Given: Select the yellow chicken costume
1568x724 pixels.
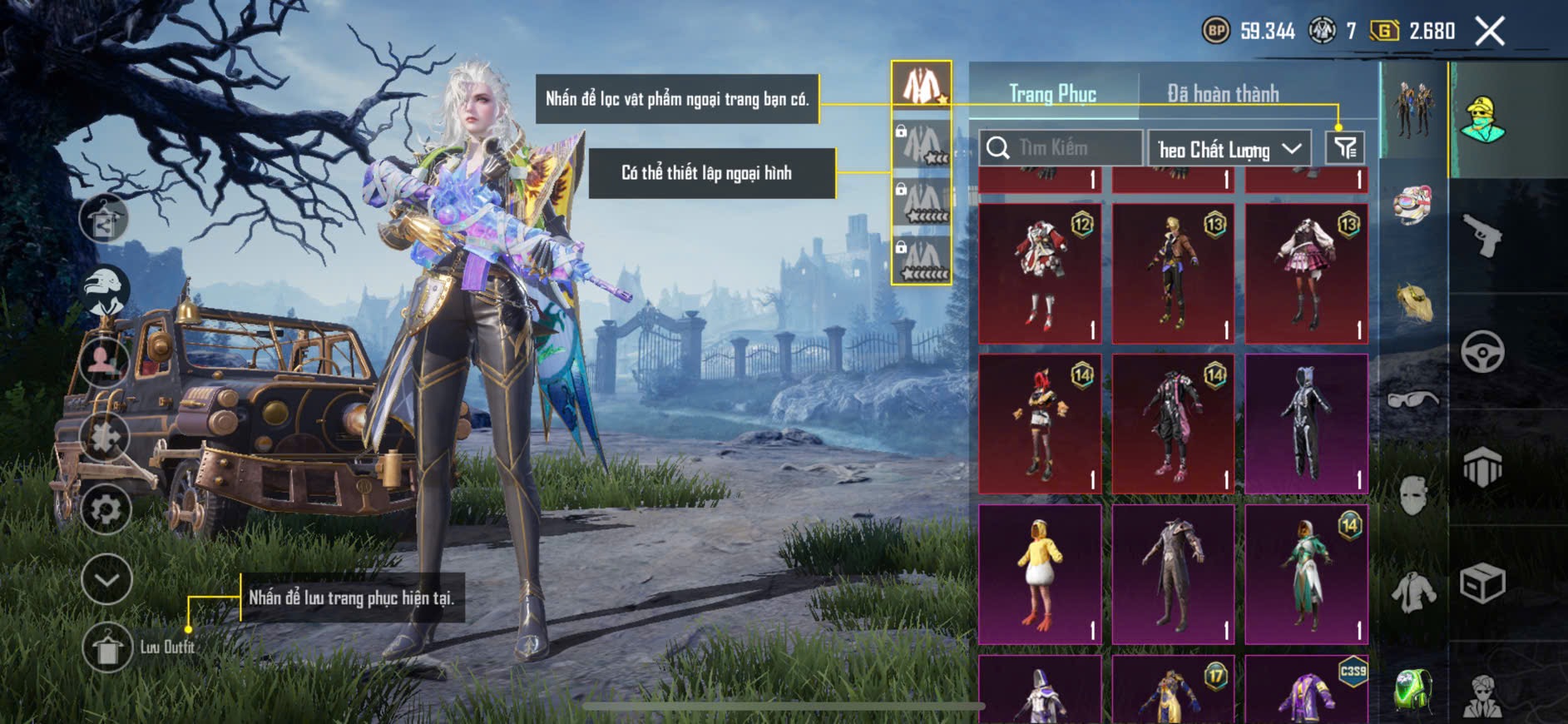Looking at the screenshot, I should (x=1040, y=573).
